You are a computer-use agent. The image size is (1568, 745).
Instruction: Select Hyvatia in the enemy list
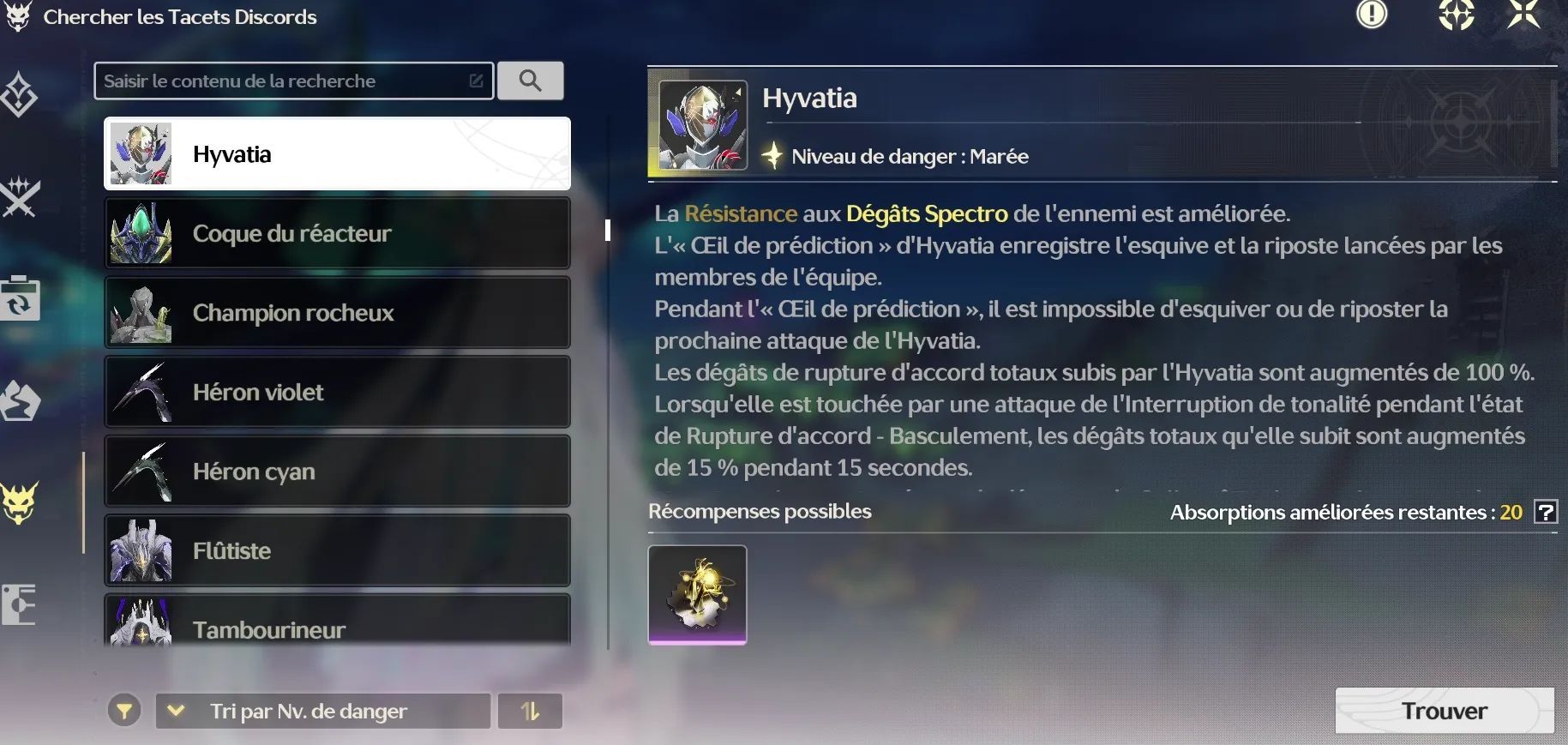(337, 154)
